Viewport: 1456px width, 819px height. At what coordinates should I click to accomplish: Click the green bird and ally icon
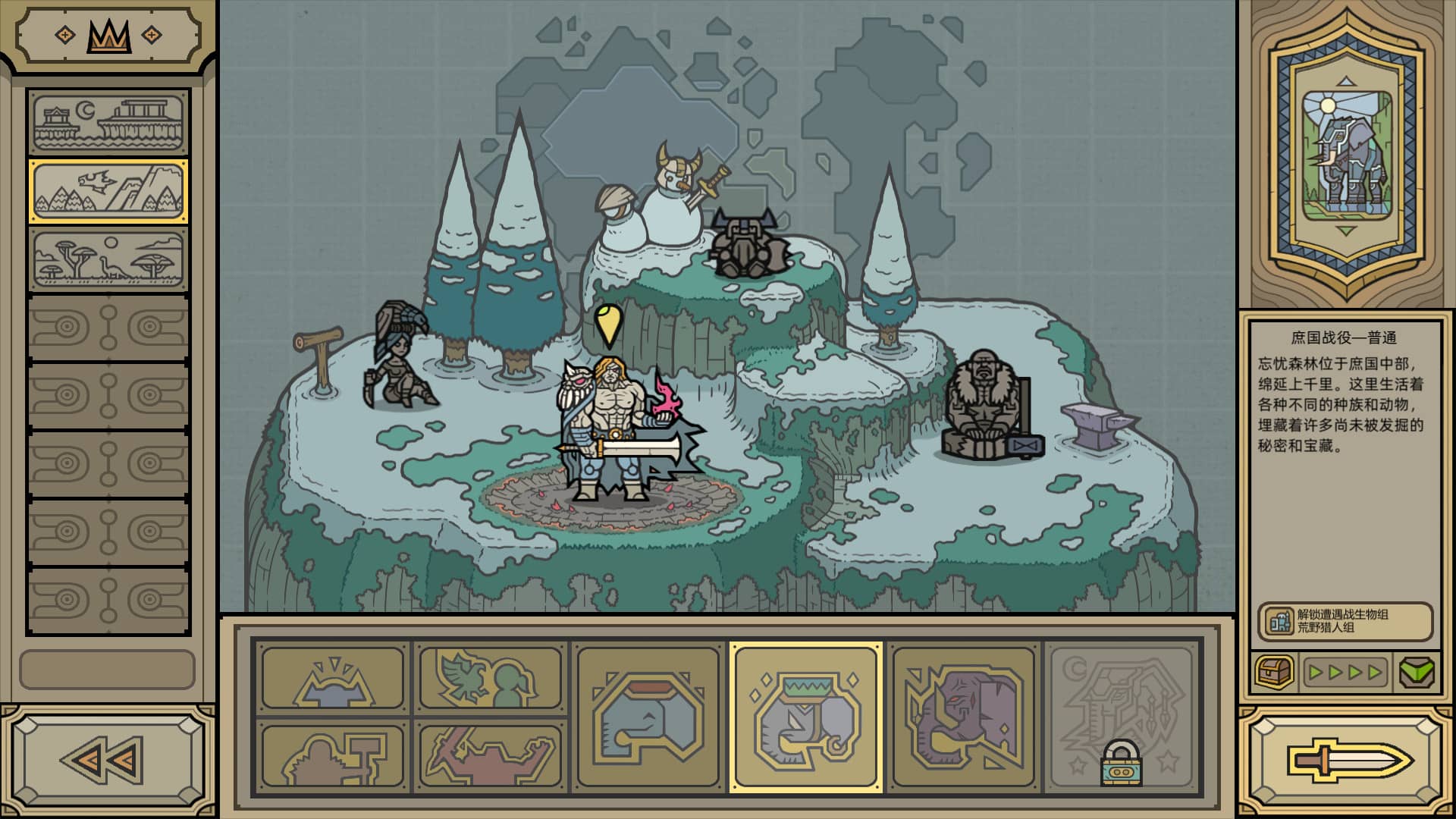point(489,679)
